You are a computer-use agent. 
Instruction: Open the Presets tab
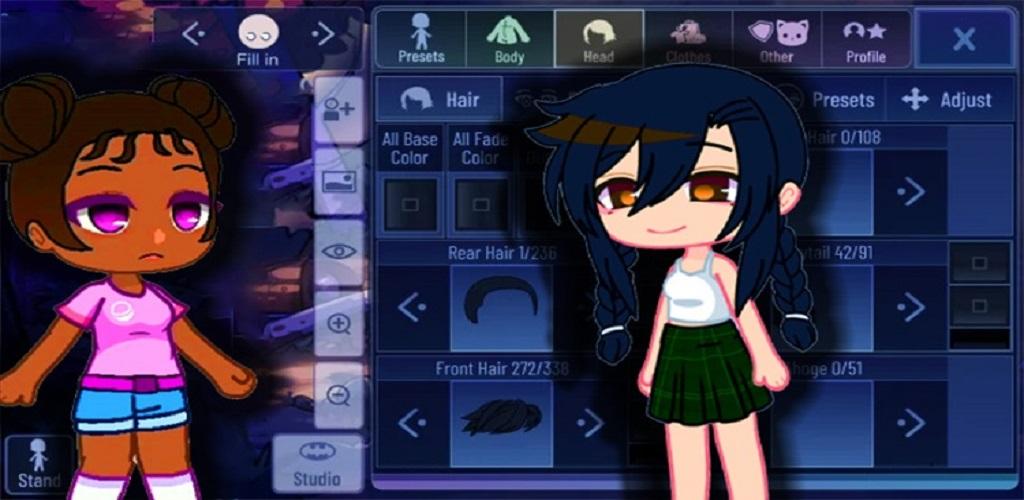point(421,40)
